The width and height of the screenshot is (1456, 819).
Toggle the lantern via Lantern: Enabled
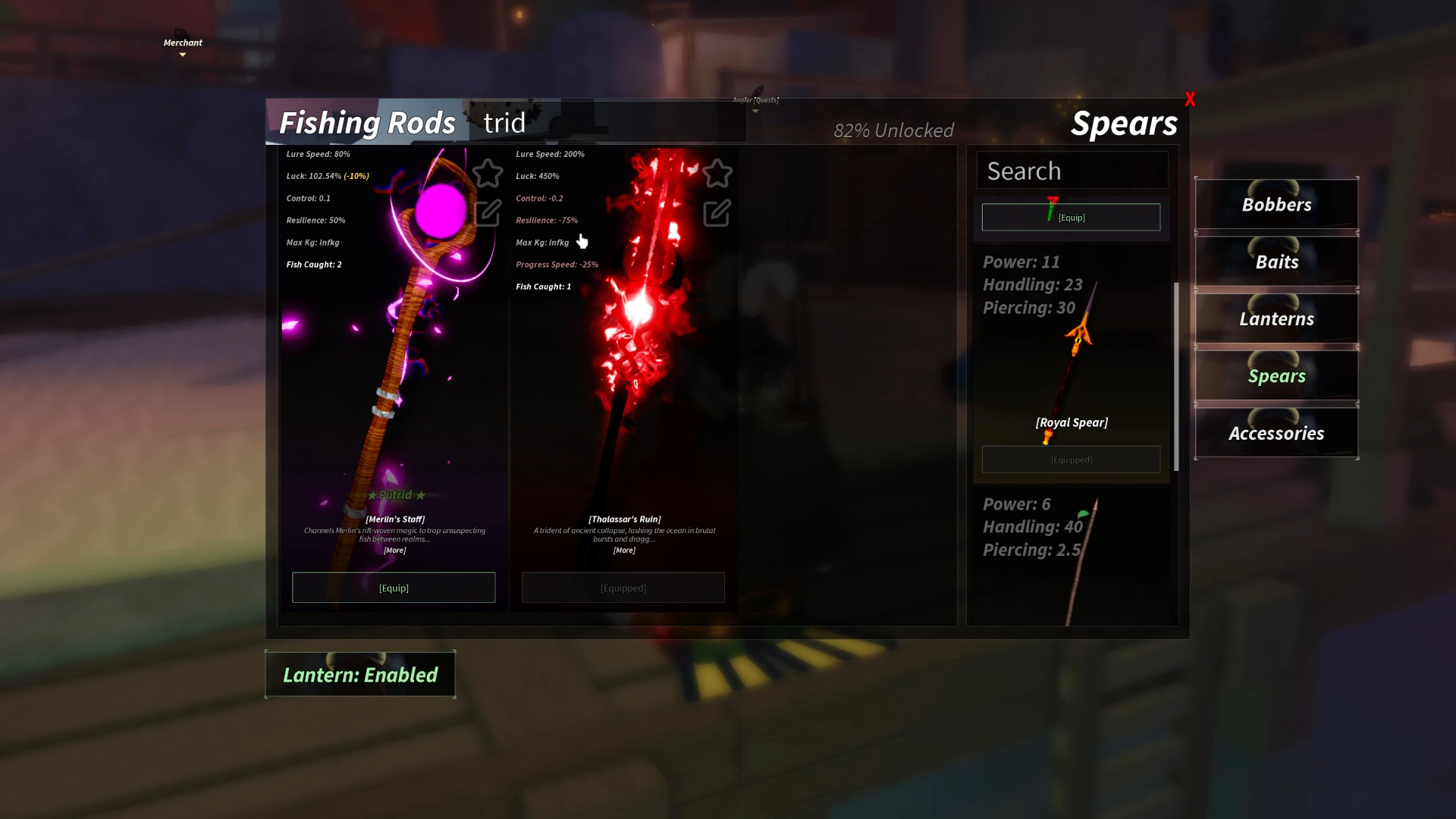click(360, 674)
